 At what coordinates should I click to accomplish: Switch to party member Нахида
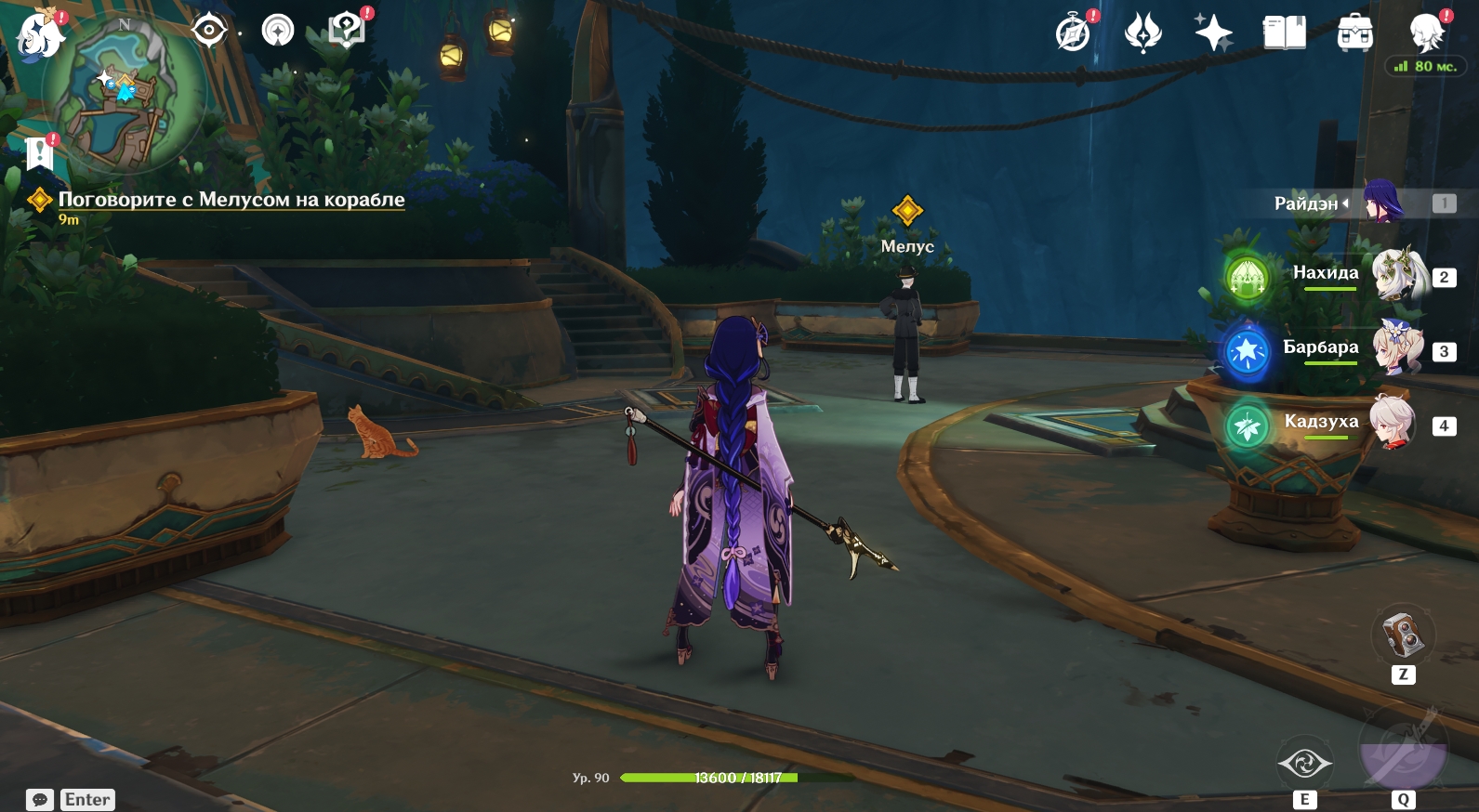1399,275
